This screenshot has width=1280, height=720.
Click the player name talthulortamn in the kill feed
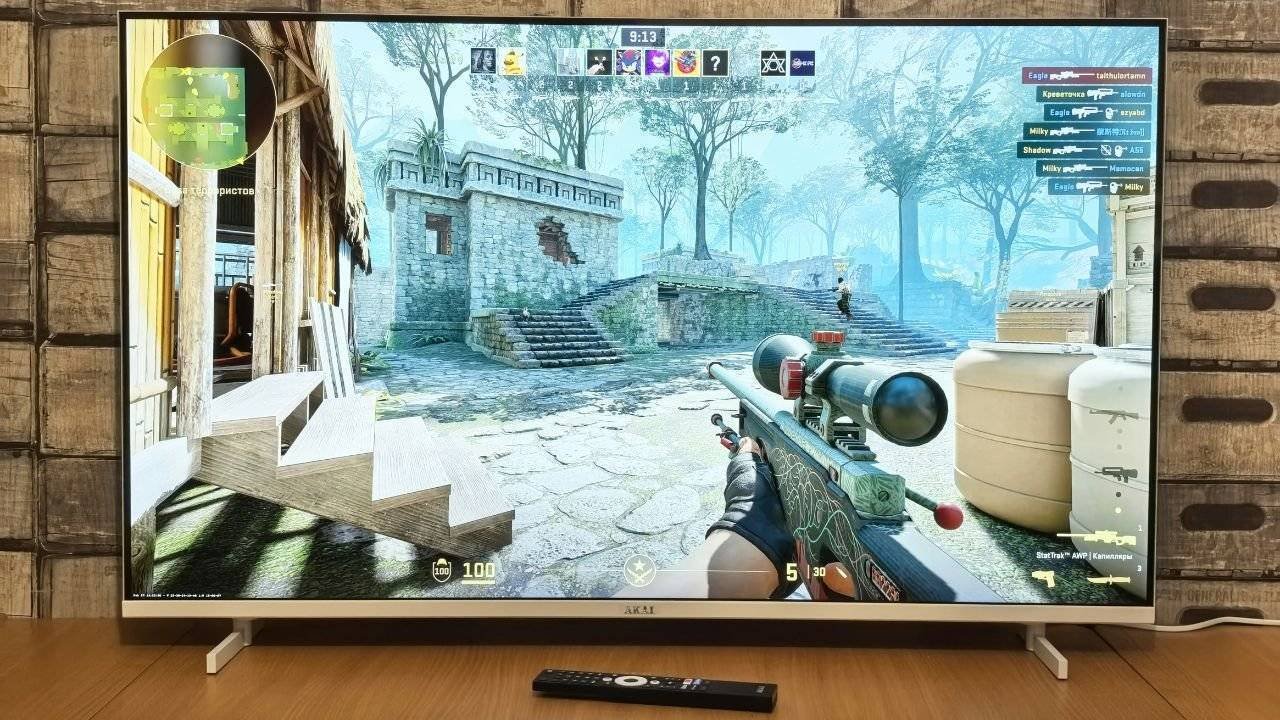(1118, 76)
